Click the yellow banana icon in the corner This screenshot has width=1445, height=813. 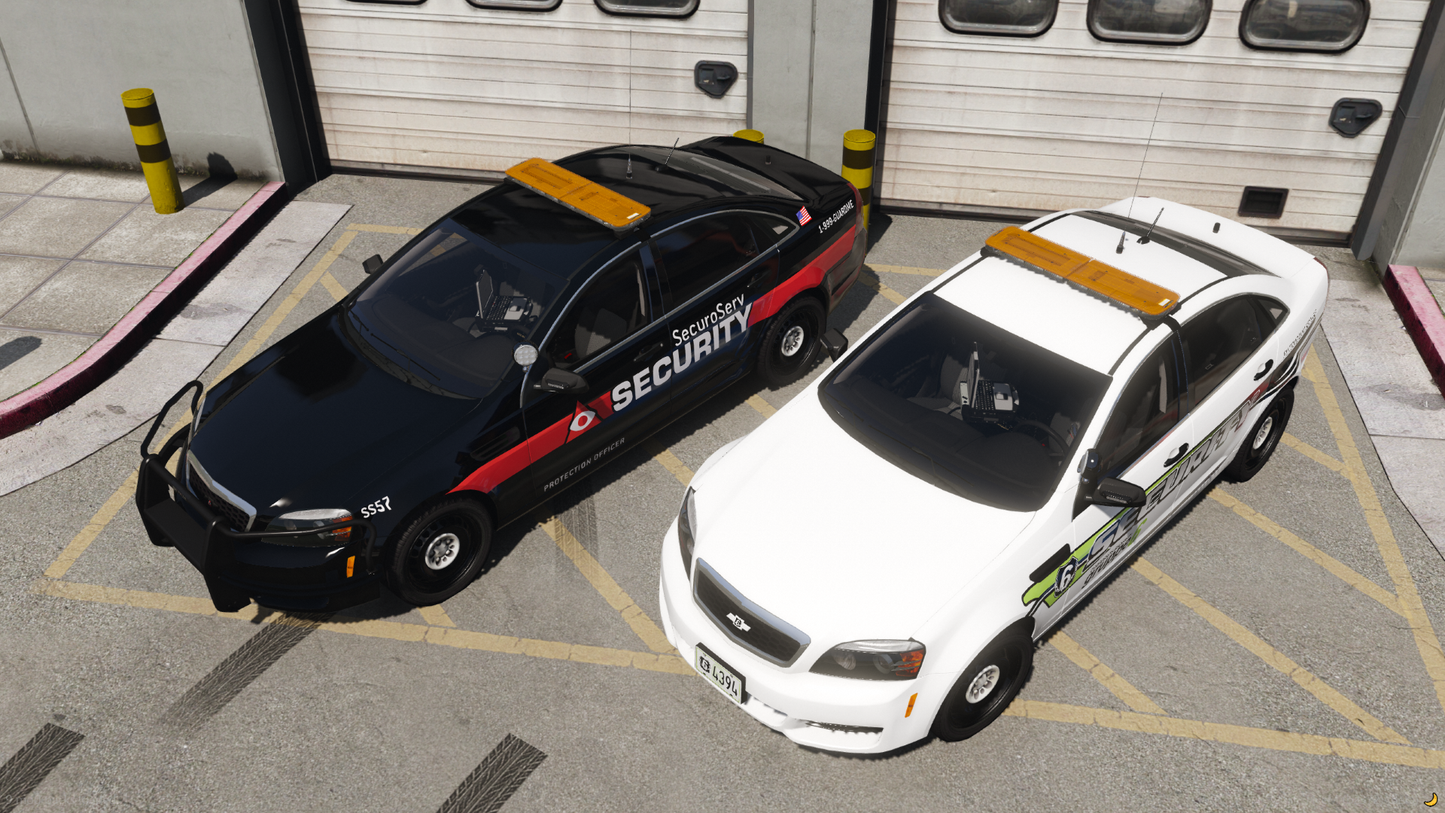coord(1431,800)
